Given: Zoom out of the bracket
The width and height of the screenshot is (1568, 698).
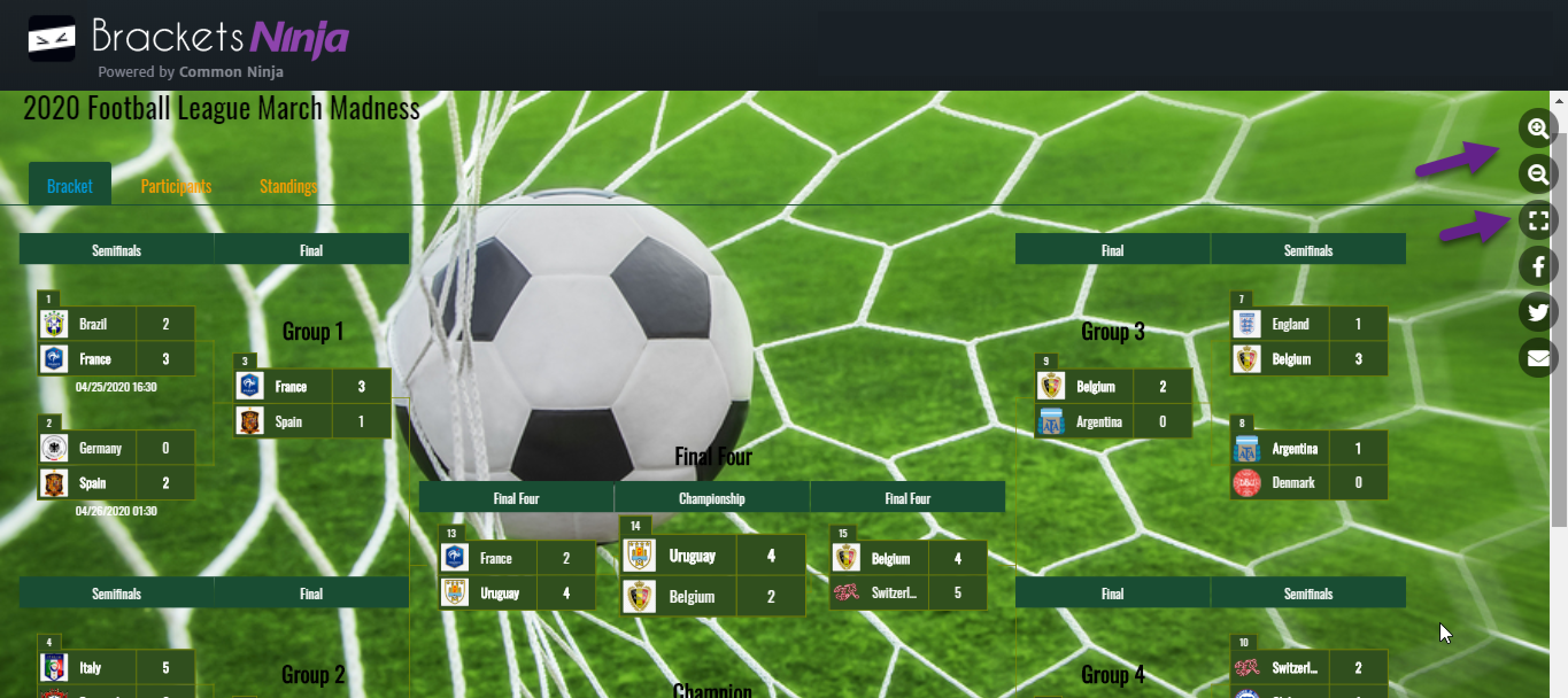Looking at the screenshot, I should [x=1537, y=174].
